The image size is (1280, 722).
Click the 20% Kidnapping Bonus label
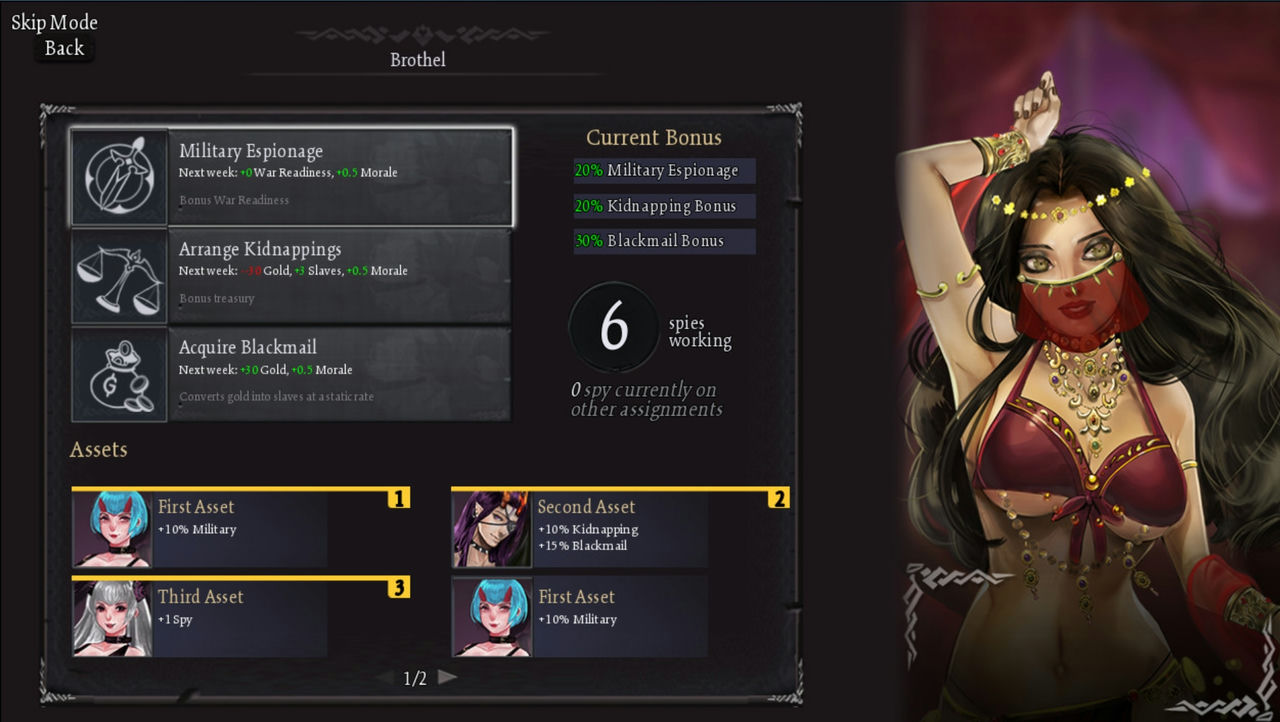[663, 206]
